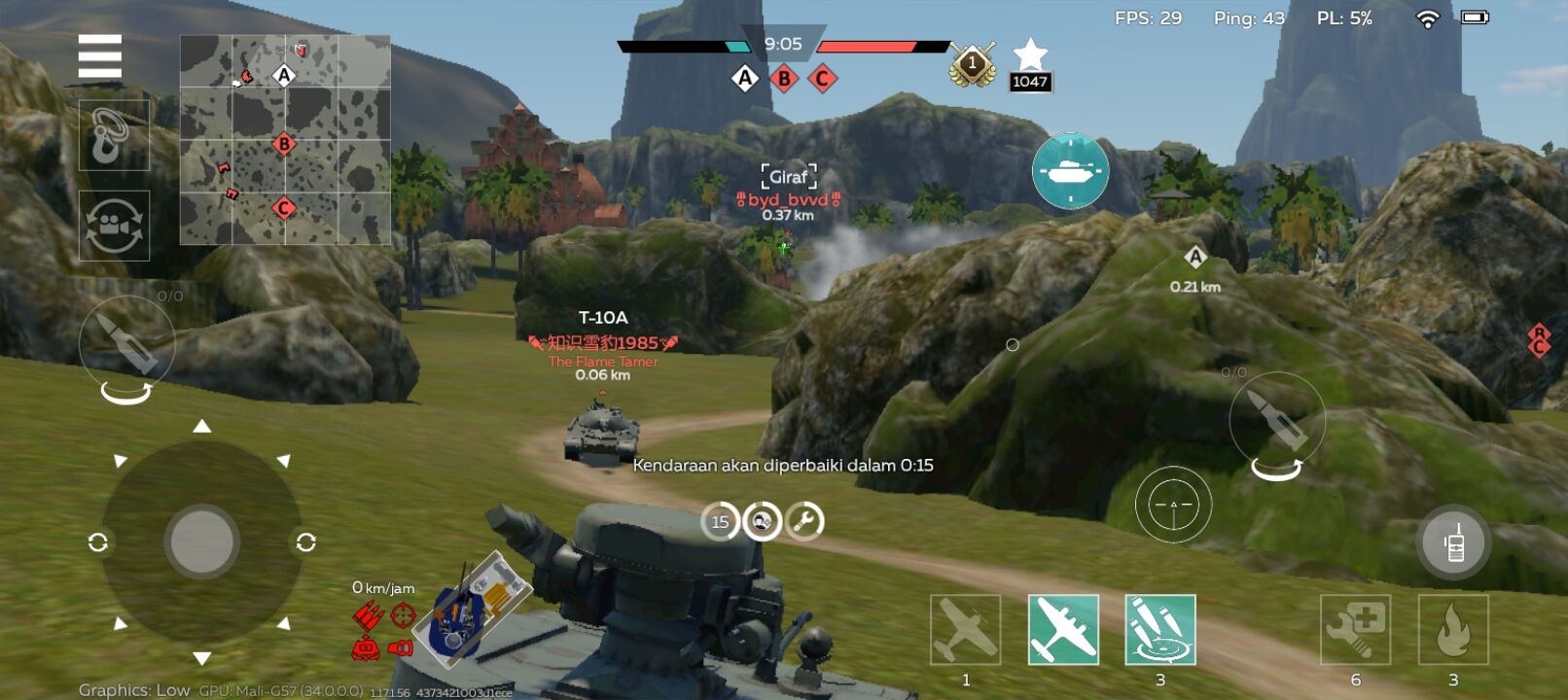
Task: Tap the tow hook button
Action: point(114,135)
